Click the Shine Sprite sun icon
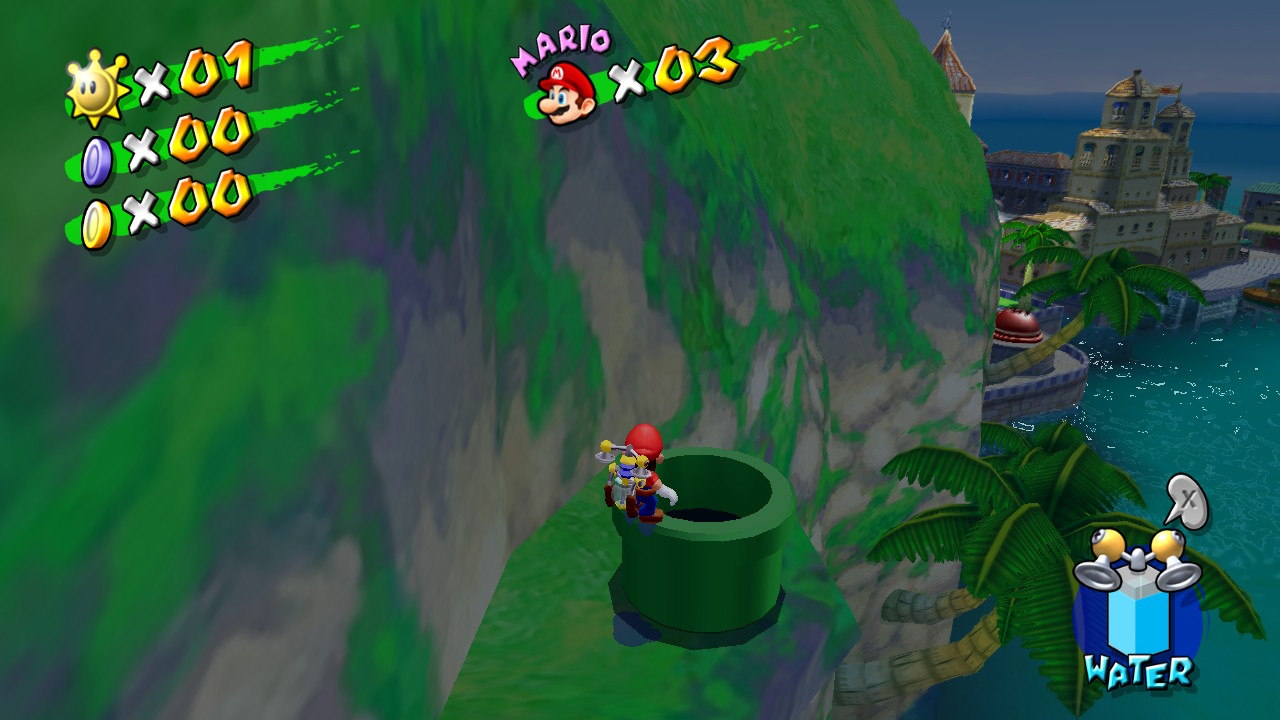This screenshot has height=720, width=1280. click(x=96, y=88)
